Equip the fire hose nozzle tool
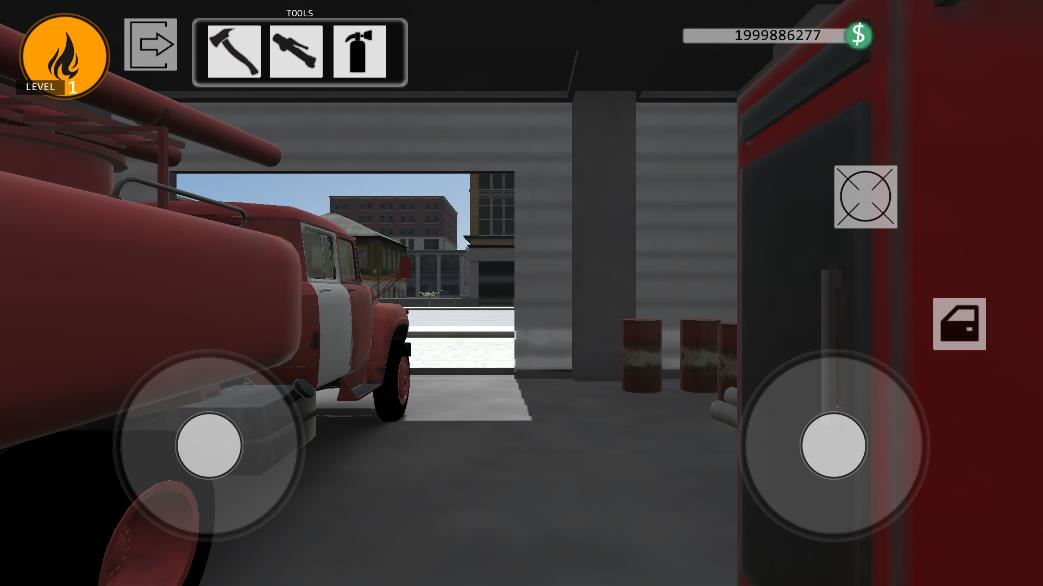Screen dimensions: 1043x586 point(297,52)
